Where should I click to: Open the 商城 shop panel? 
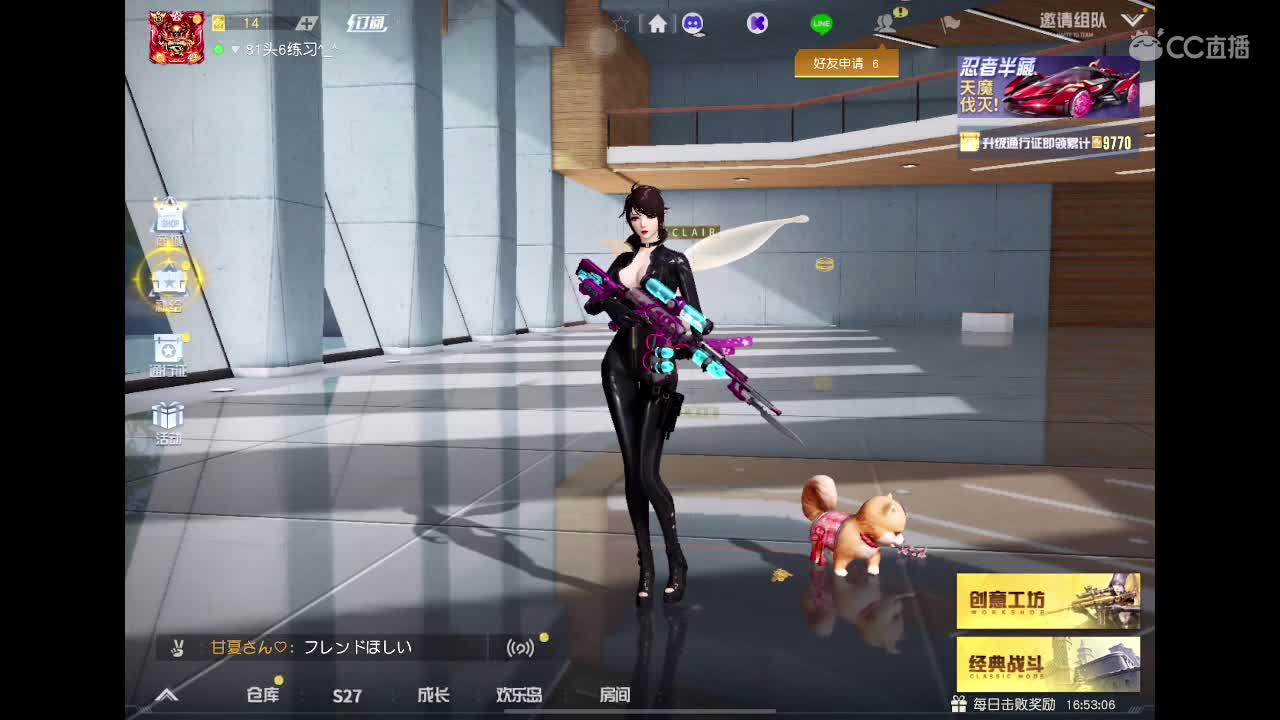pyautogui.click(x=167, y=220)
